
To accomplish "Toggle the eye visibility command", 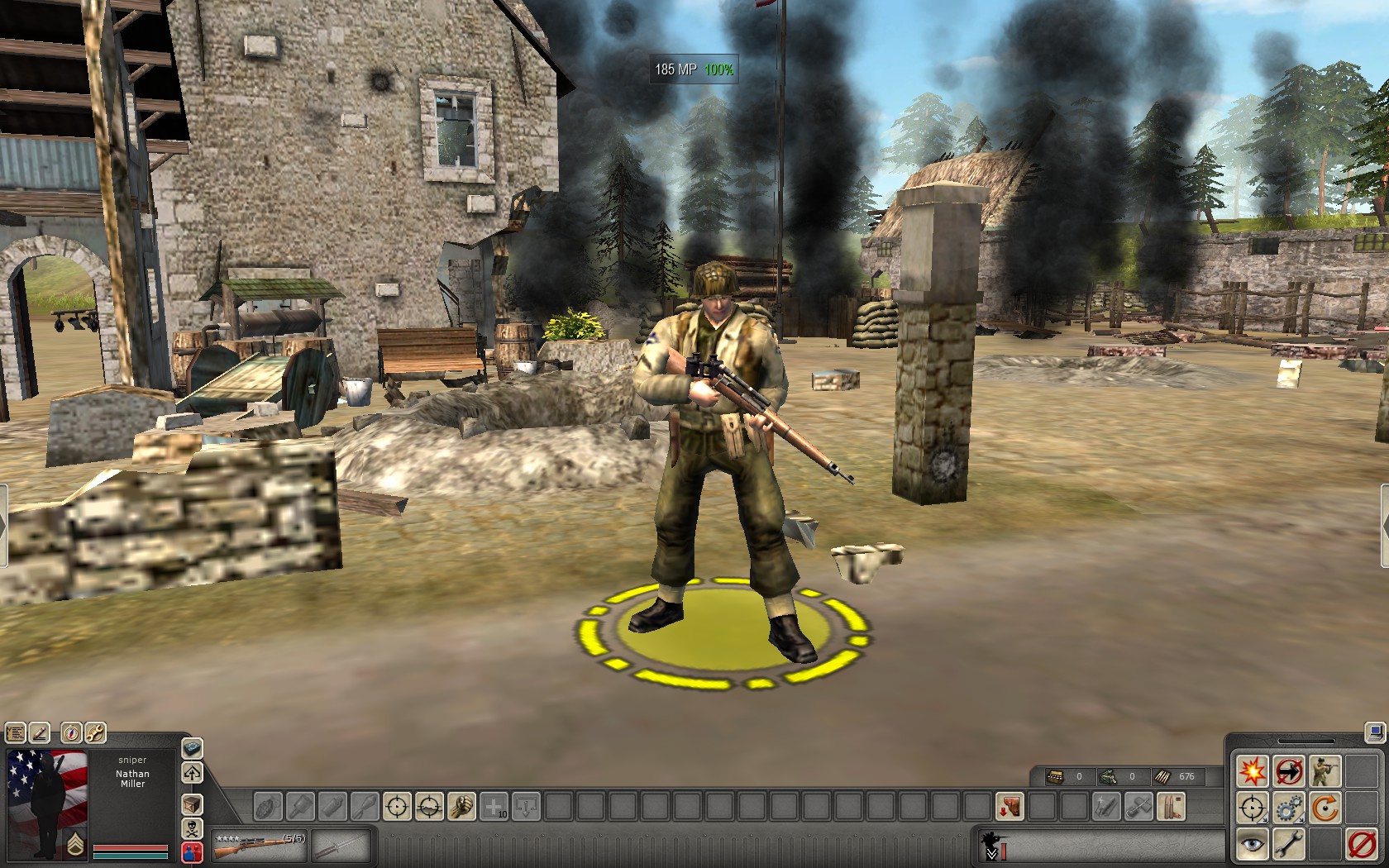I will tap(1252, 844).
